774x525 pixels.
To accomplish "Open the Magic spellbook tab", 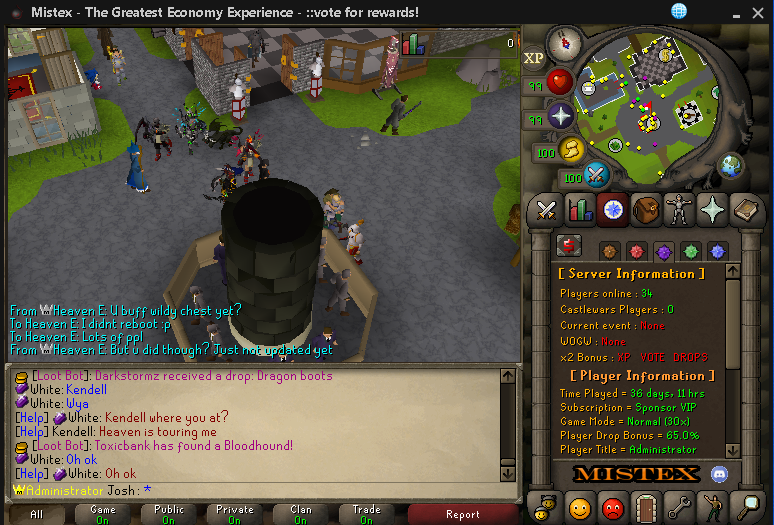I will (745, 210).
